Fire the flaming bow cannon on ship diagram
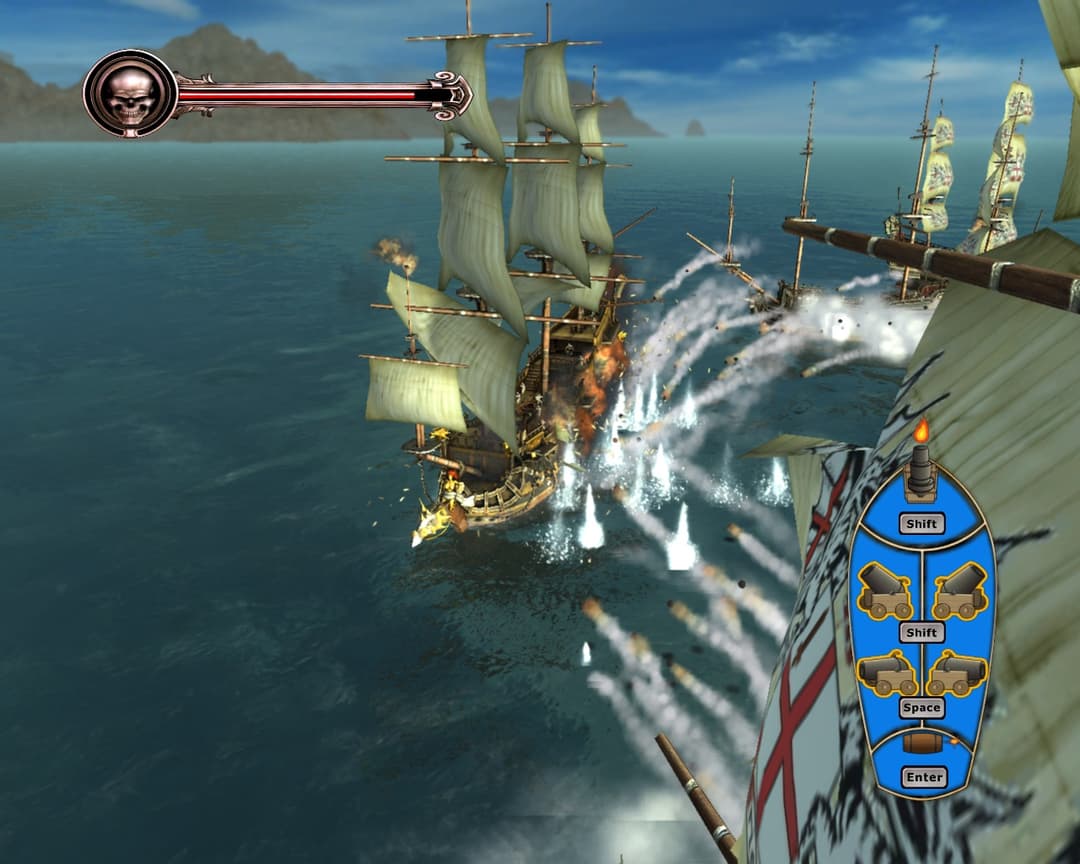This screenshot has height=864, width=1080. (921, 470)
